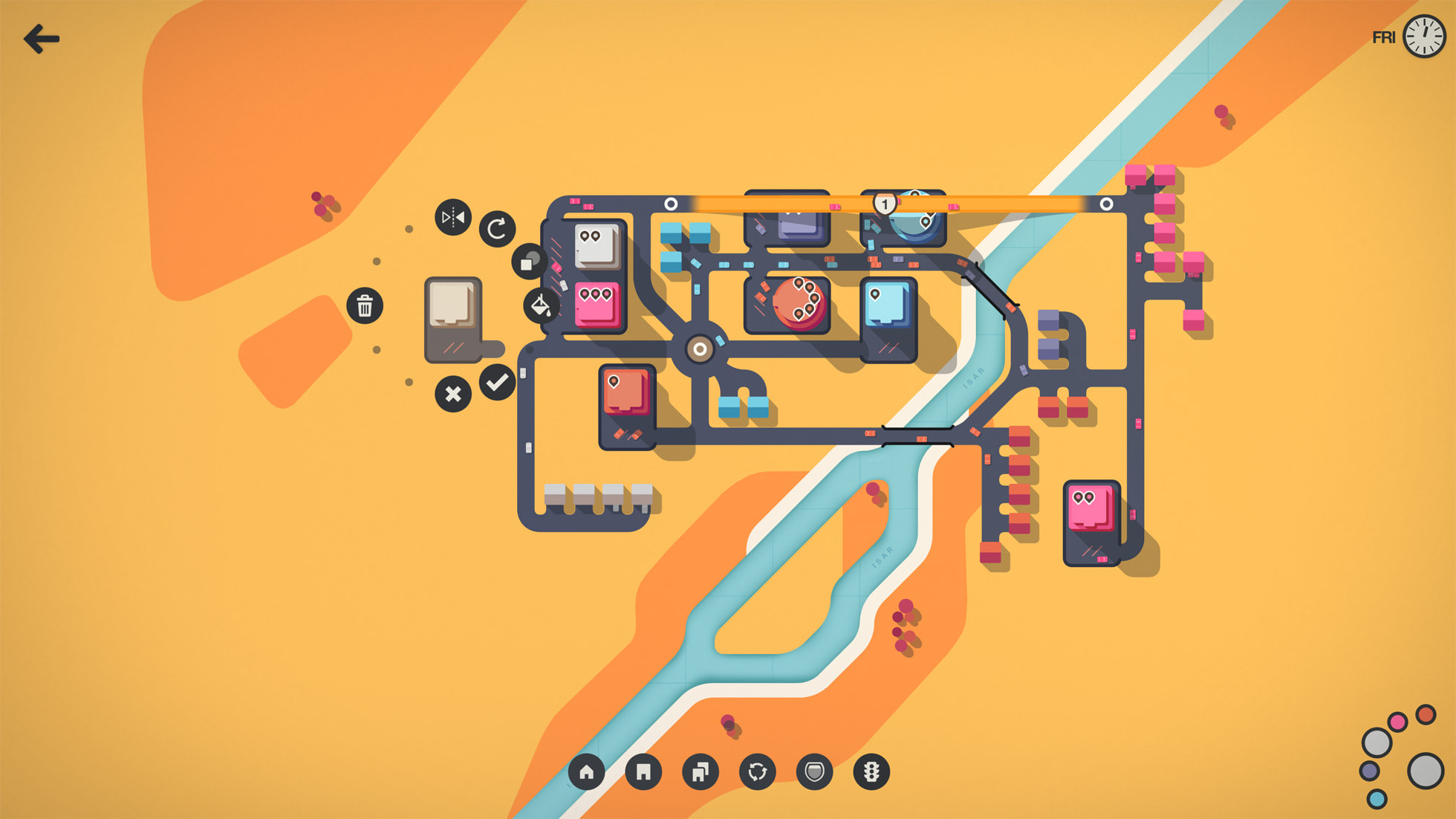
Task: Cancel placement with the X button
Action: [453, 394]
